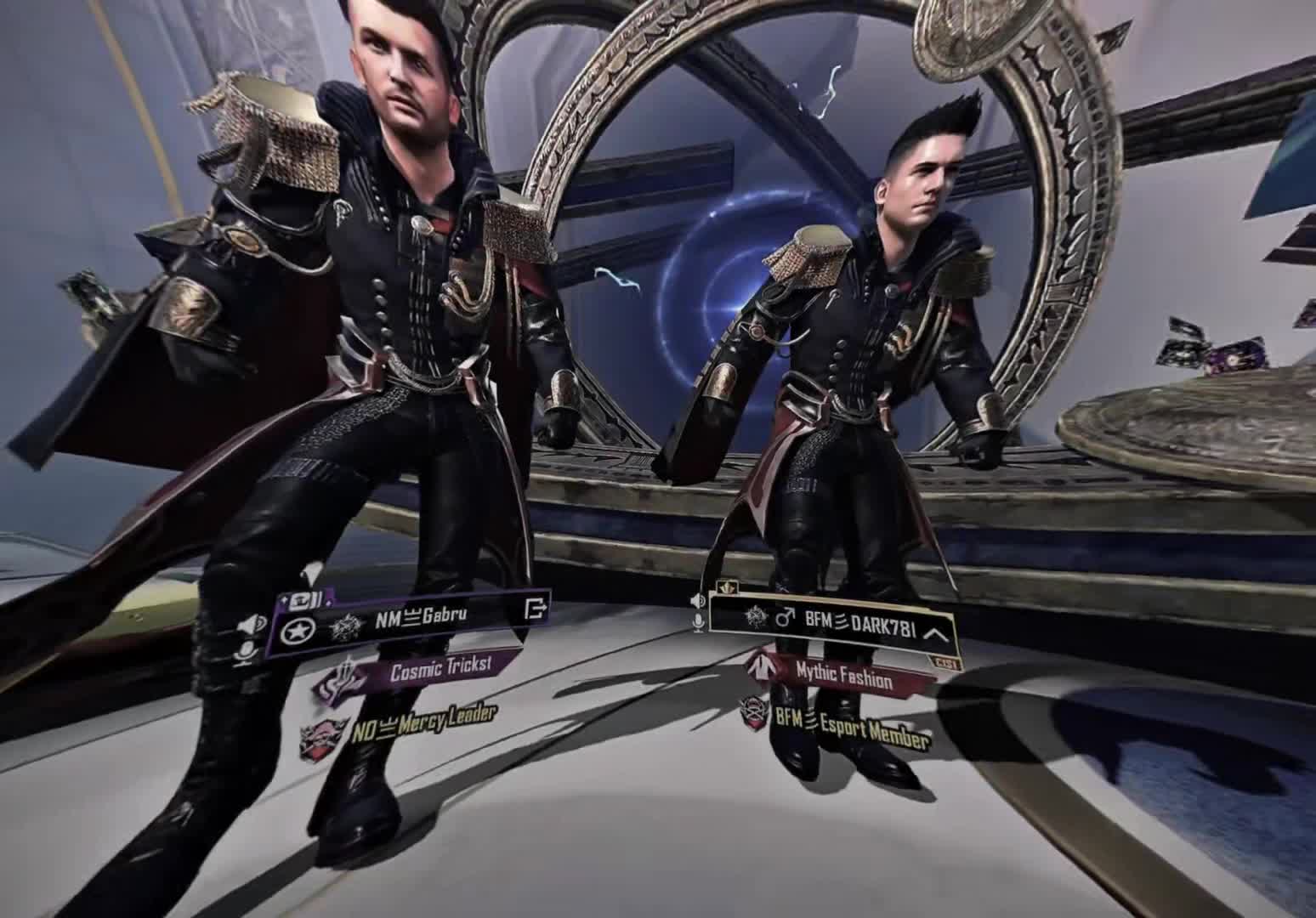Toggle the microphone icon beside NM Gabru
This screenshot has height=918, width=1316.
(246, 652)
